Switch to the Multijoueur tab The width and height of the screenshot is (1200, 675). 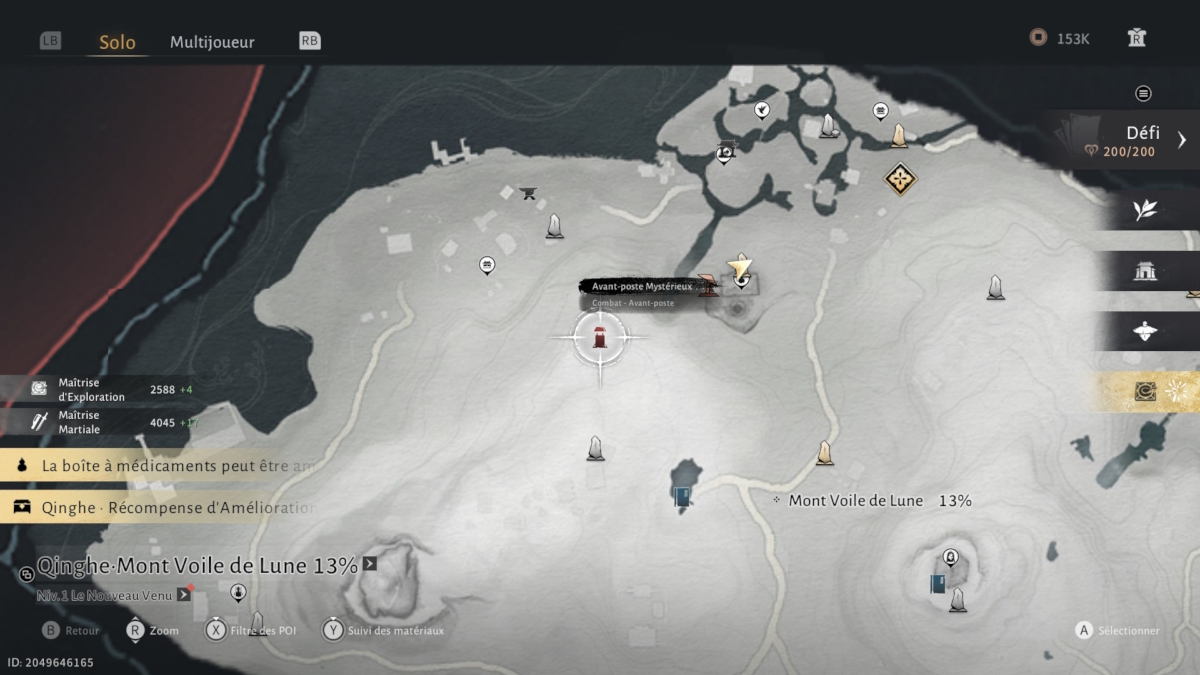[212, 42]
